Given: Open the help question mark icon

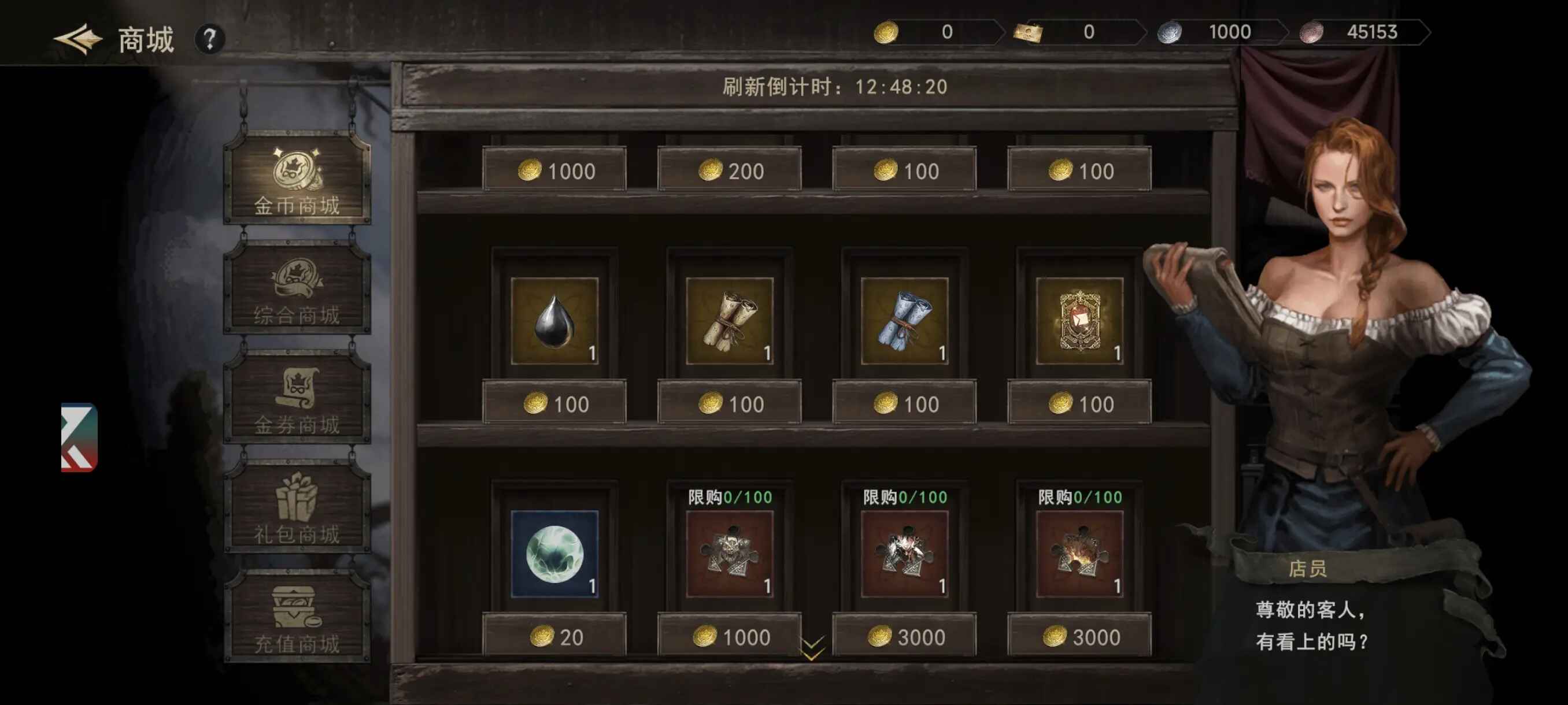Looking at the screenshot, I should point(210,39).
